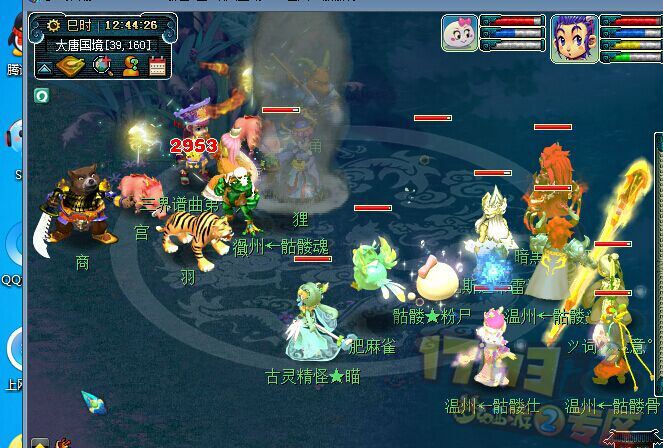Viewport: 663px width, 448px height.
Task: Collapse the top-left info panel arrow
Action: pyautogui.click(x=44, y=67)
